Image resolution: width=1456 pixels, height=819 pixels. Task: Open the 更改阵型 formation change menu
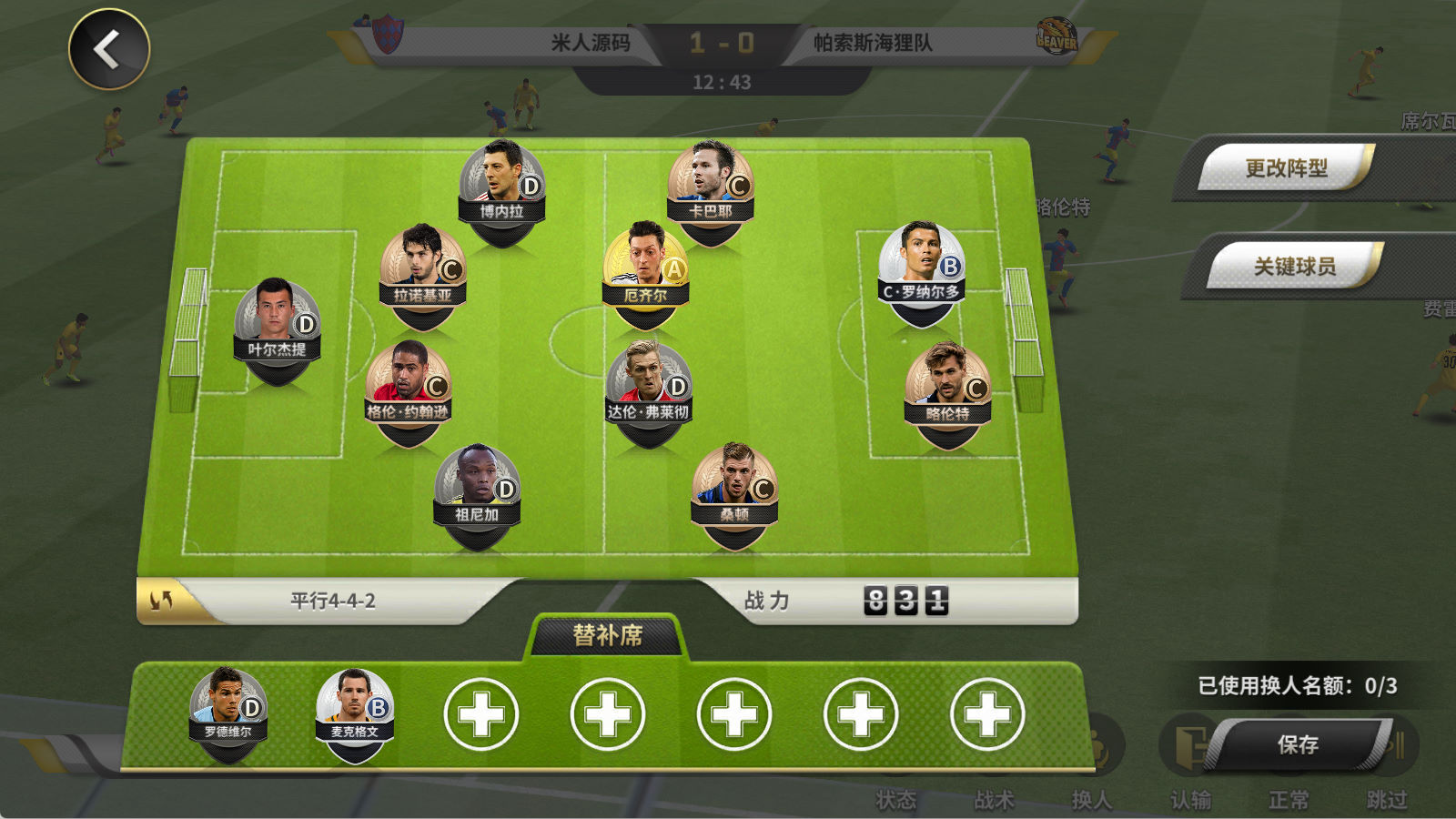pyautogui.click(x=1285, y=167)
